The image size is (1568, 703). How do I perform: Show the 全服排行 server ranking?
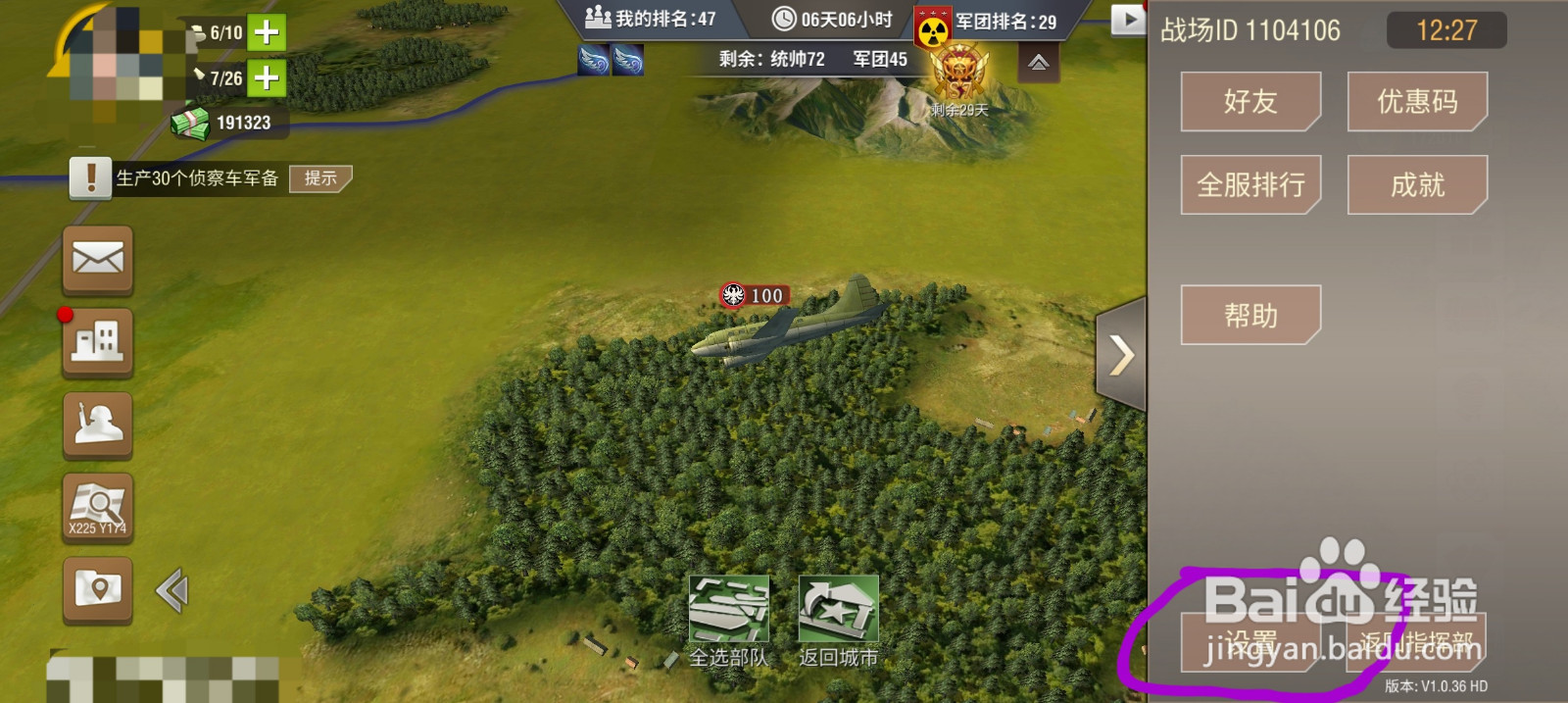pyautogui.click(x=1250, y=184)
